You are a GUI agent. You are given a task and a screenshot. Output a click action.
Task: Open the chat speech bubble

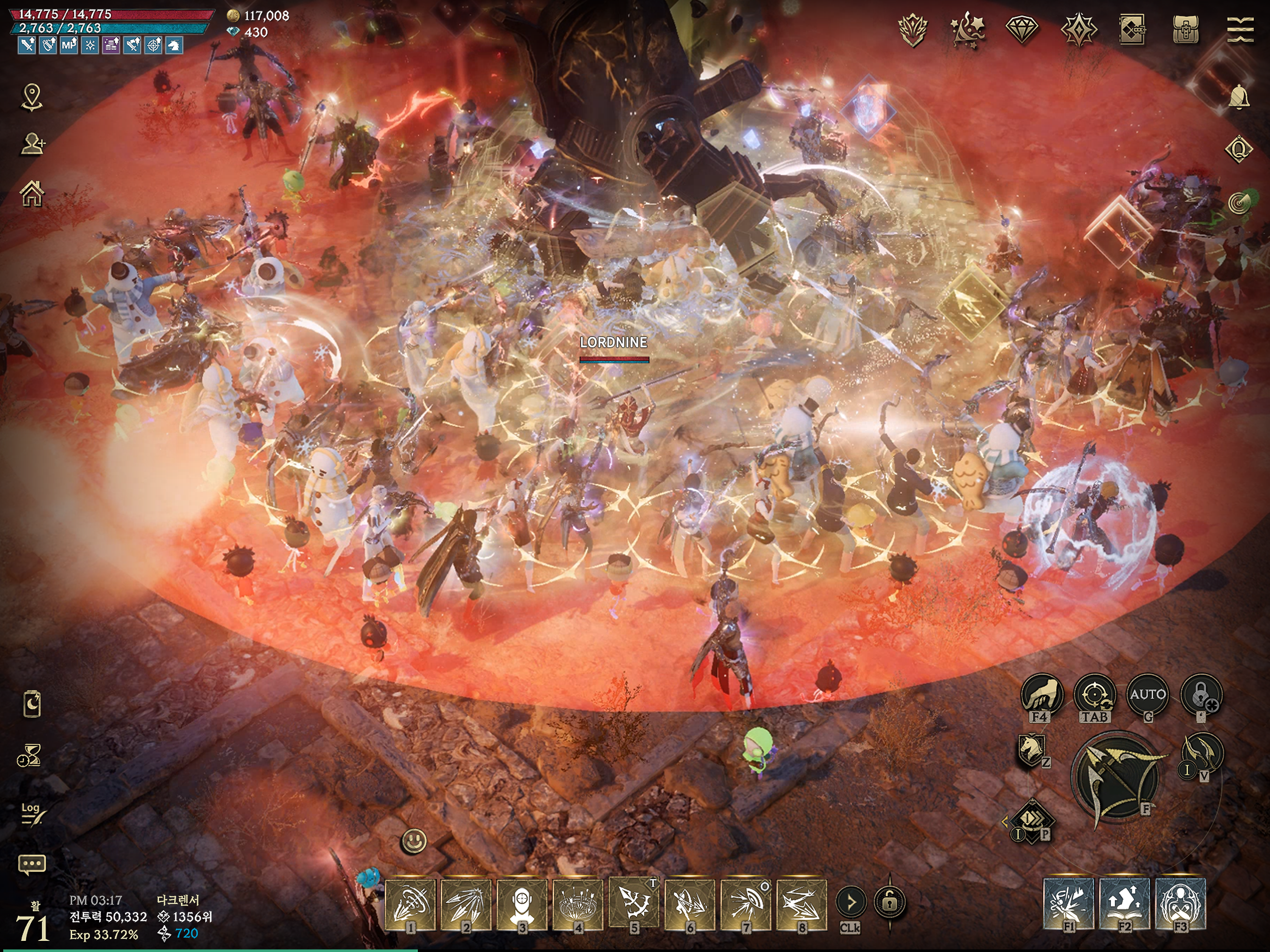32,864
